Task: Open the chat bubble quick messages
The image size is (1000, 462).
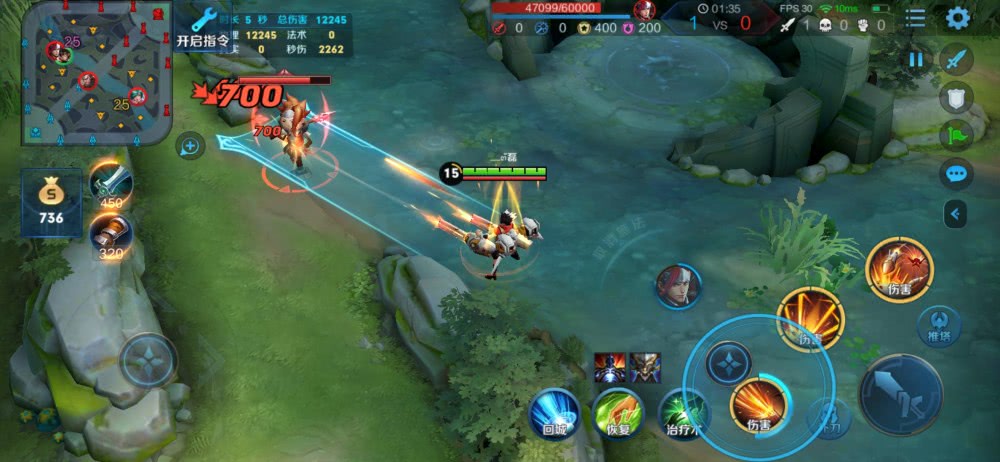Action: [x=957, y=174]
